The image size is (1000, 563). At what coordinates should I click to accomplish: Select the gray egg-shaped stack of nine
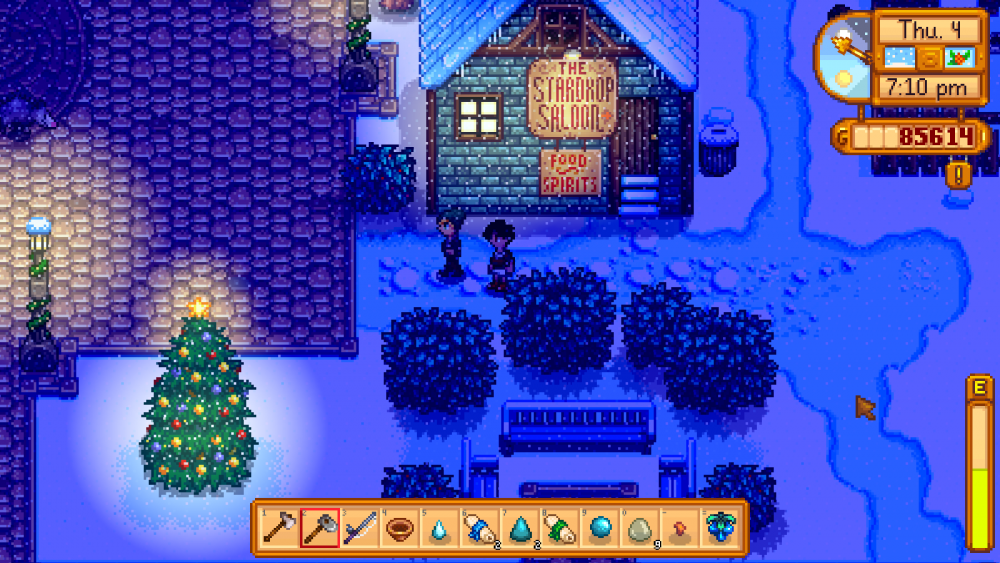click(x=639, y=526)
